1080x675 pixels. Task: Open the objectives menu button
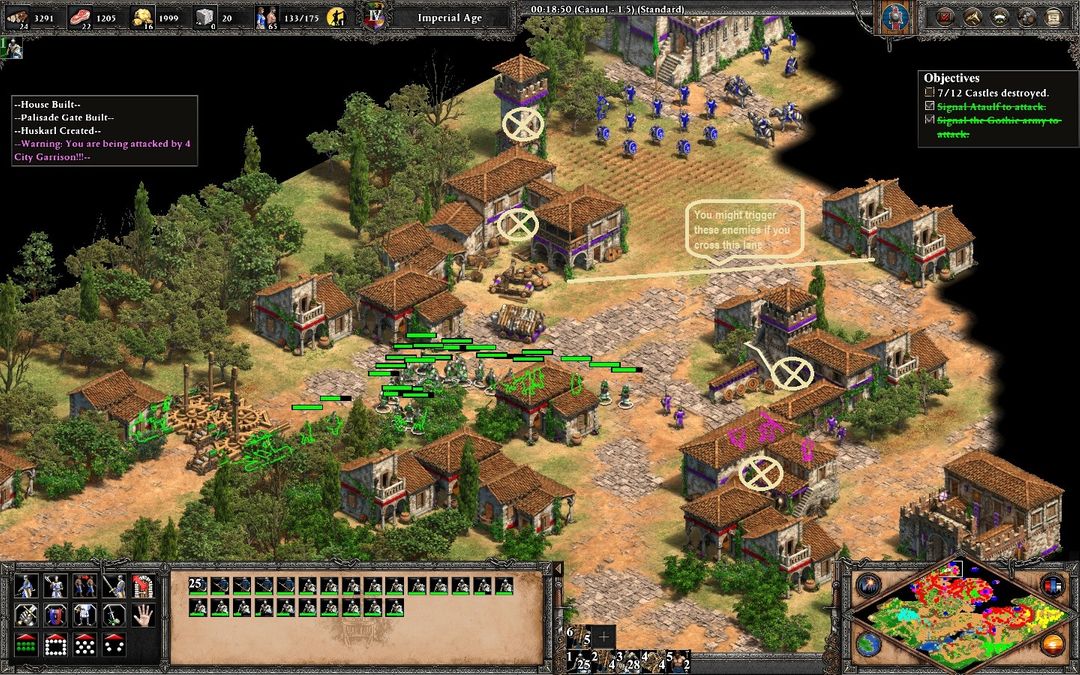click(946, 17)
